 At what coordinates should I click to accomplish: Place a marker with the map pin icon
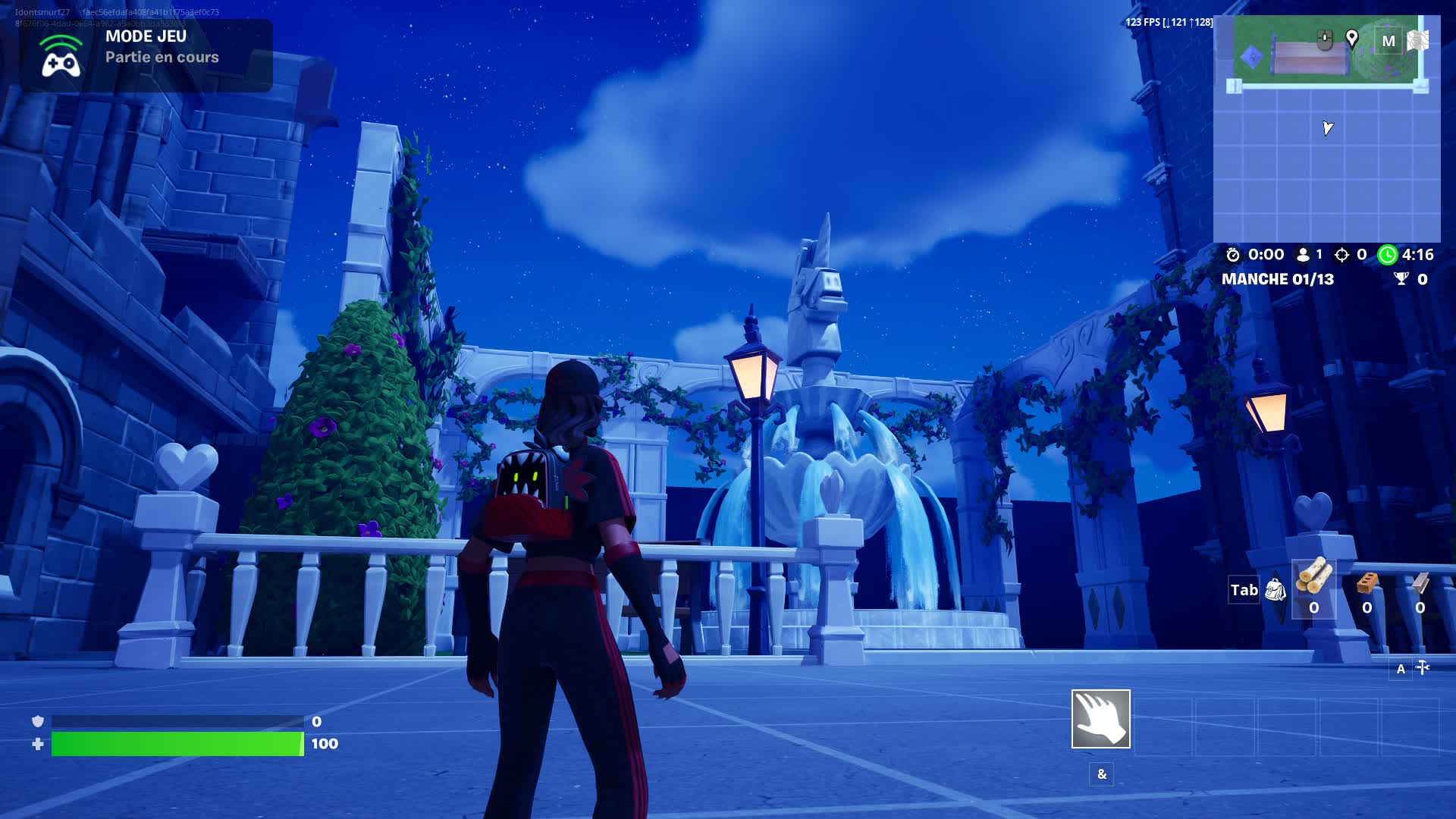pyautogui.click(x=1351, y=38)
